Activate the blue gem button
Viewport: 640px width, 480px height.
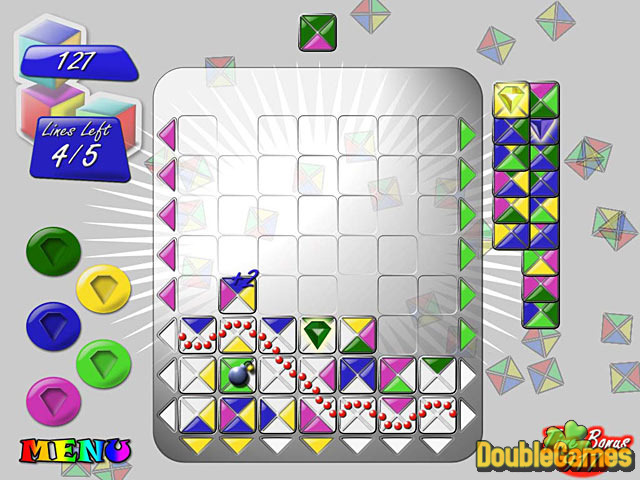point(47,322)
